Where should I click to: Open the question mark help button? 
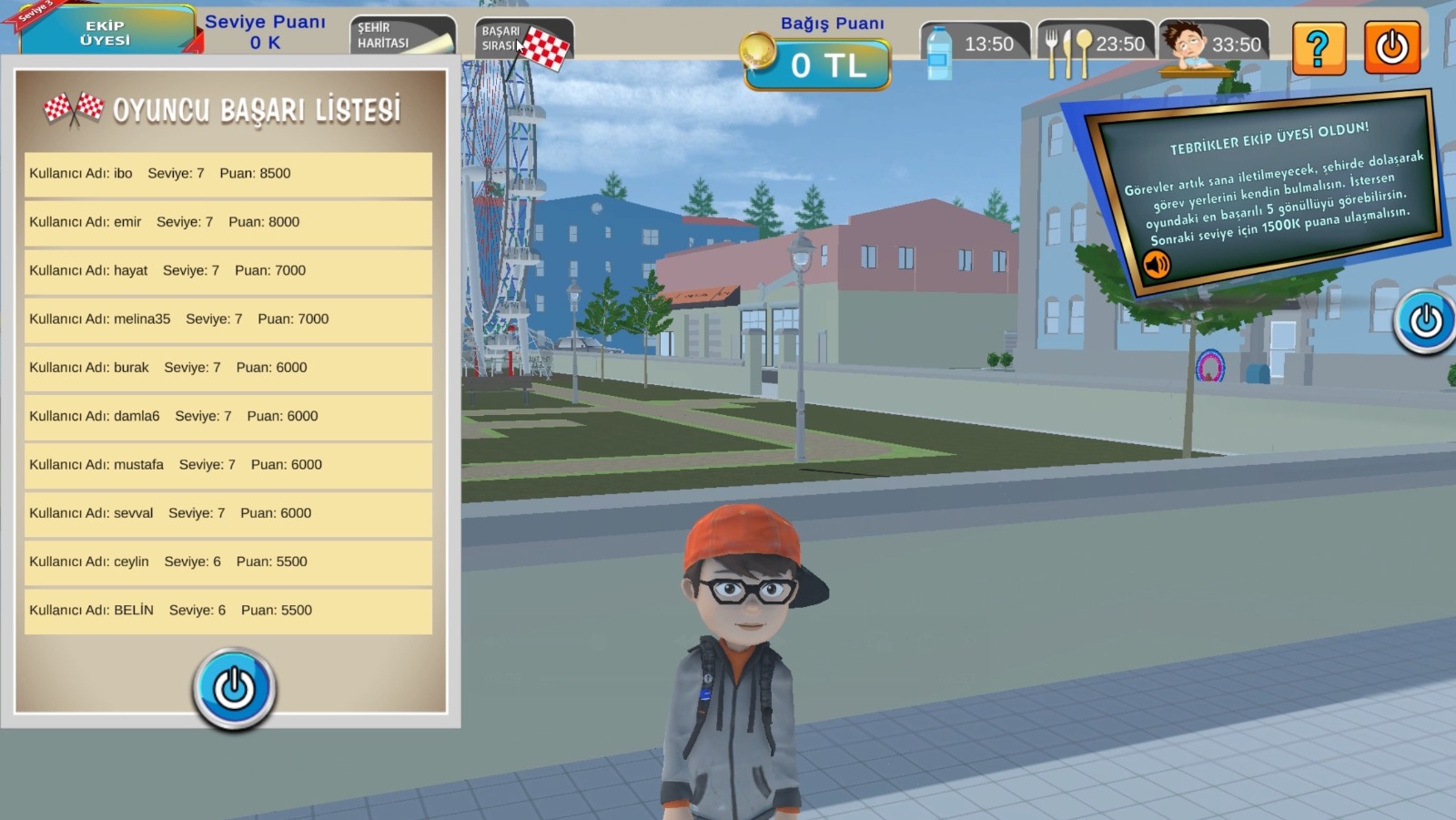click(x=1319, y=47)
